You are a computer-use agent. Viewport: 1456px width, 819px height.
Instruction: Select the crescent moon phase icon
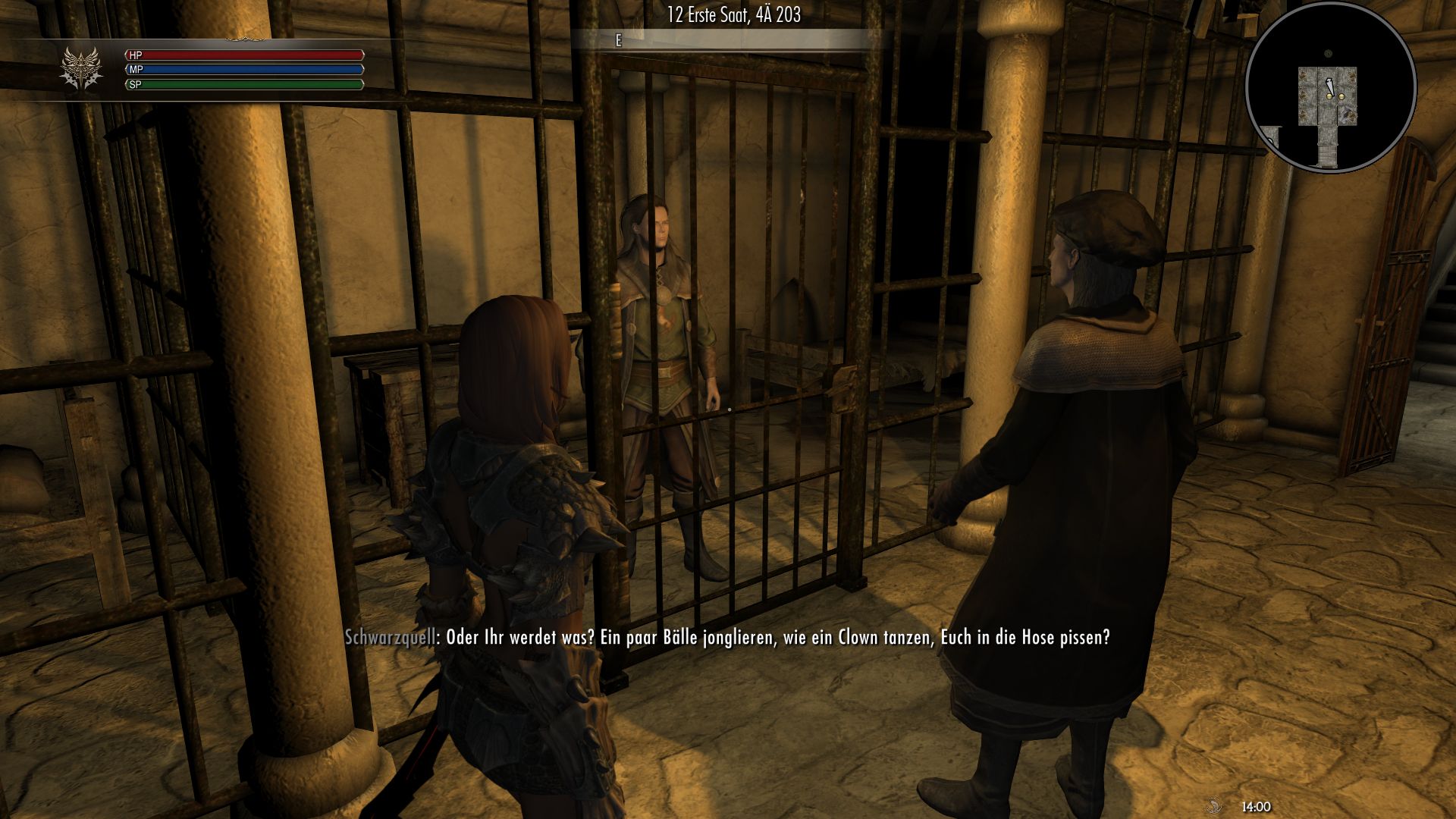pyautogui.click(x=1215, y=806)
